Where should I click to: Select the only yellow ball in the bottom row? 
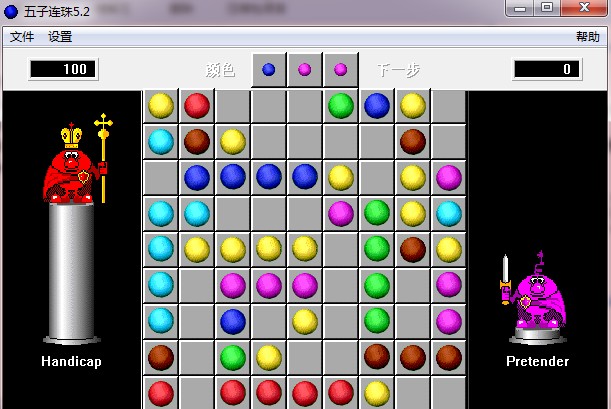[377, 393]
